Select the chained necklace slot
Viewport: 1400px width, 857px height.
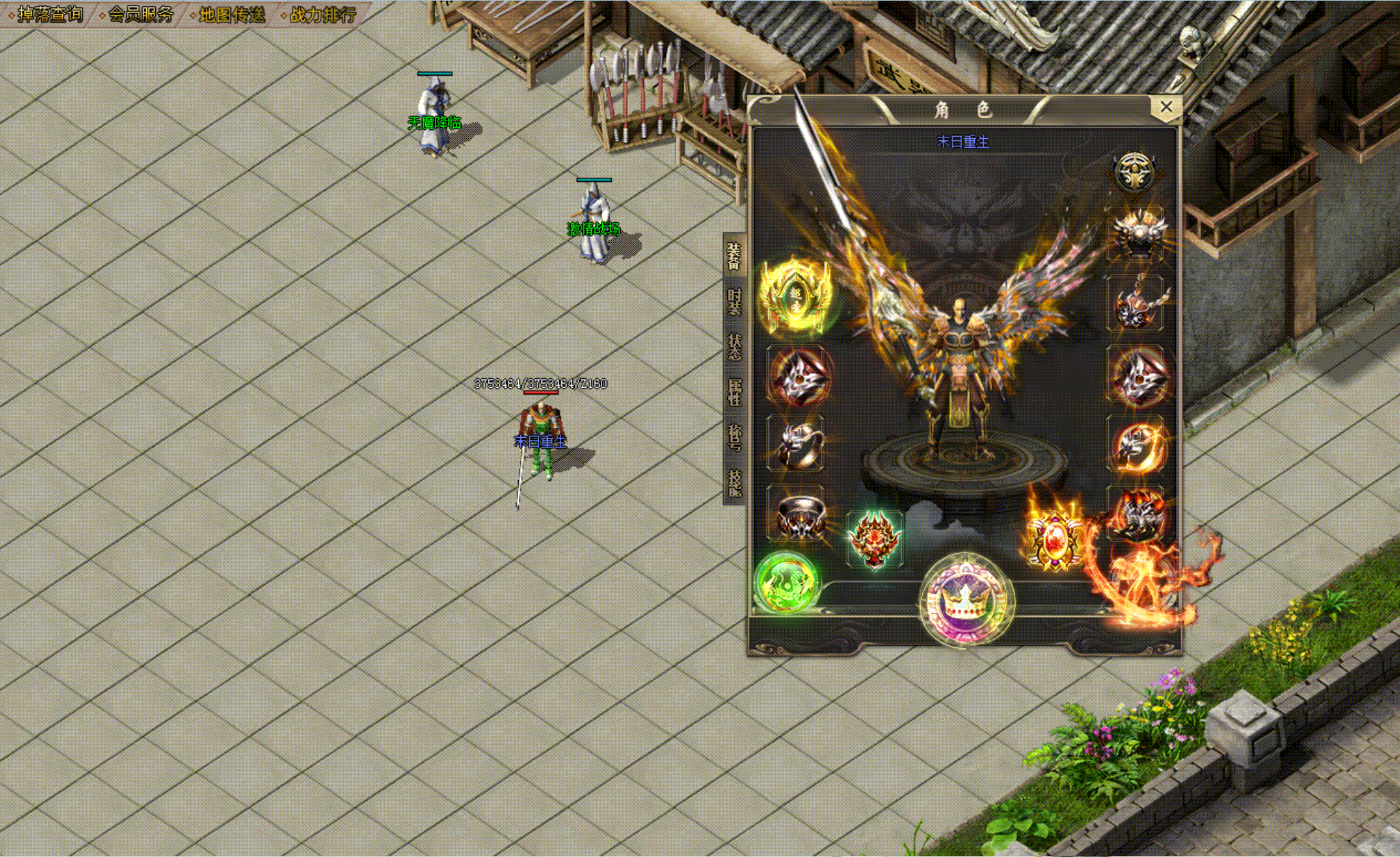[1136, 304]
